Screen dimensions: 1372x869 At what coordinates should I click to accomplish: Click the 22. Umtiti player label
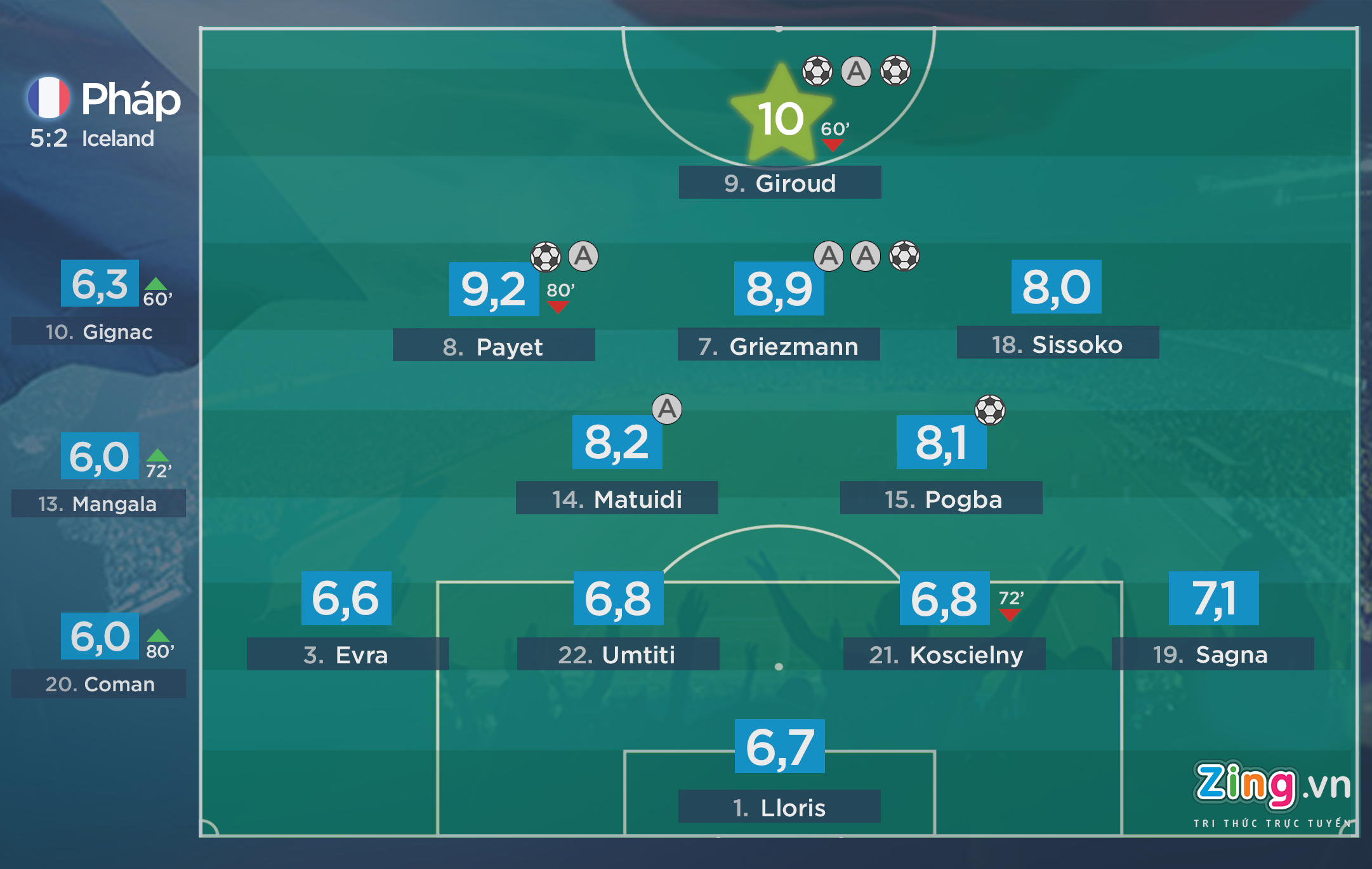click(617, 654)
